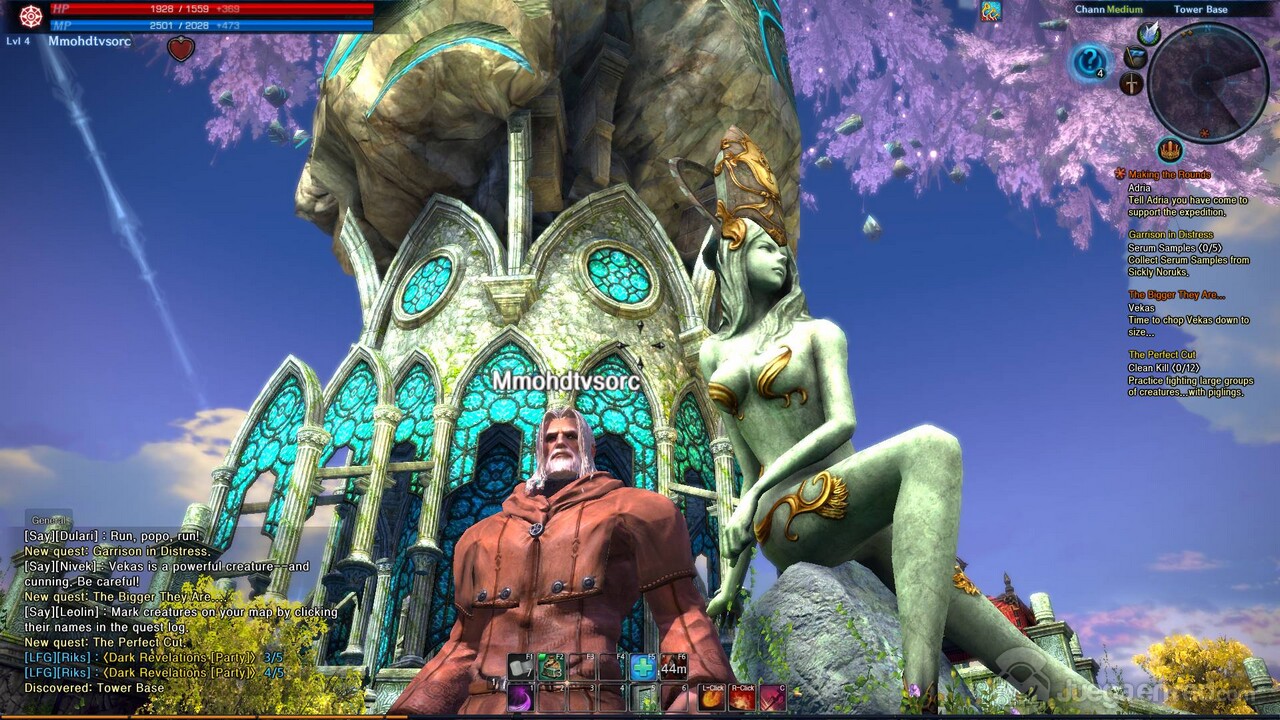Select the F6 item with 44m cooldown

pyautogui.click(x=674, y=666)
